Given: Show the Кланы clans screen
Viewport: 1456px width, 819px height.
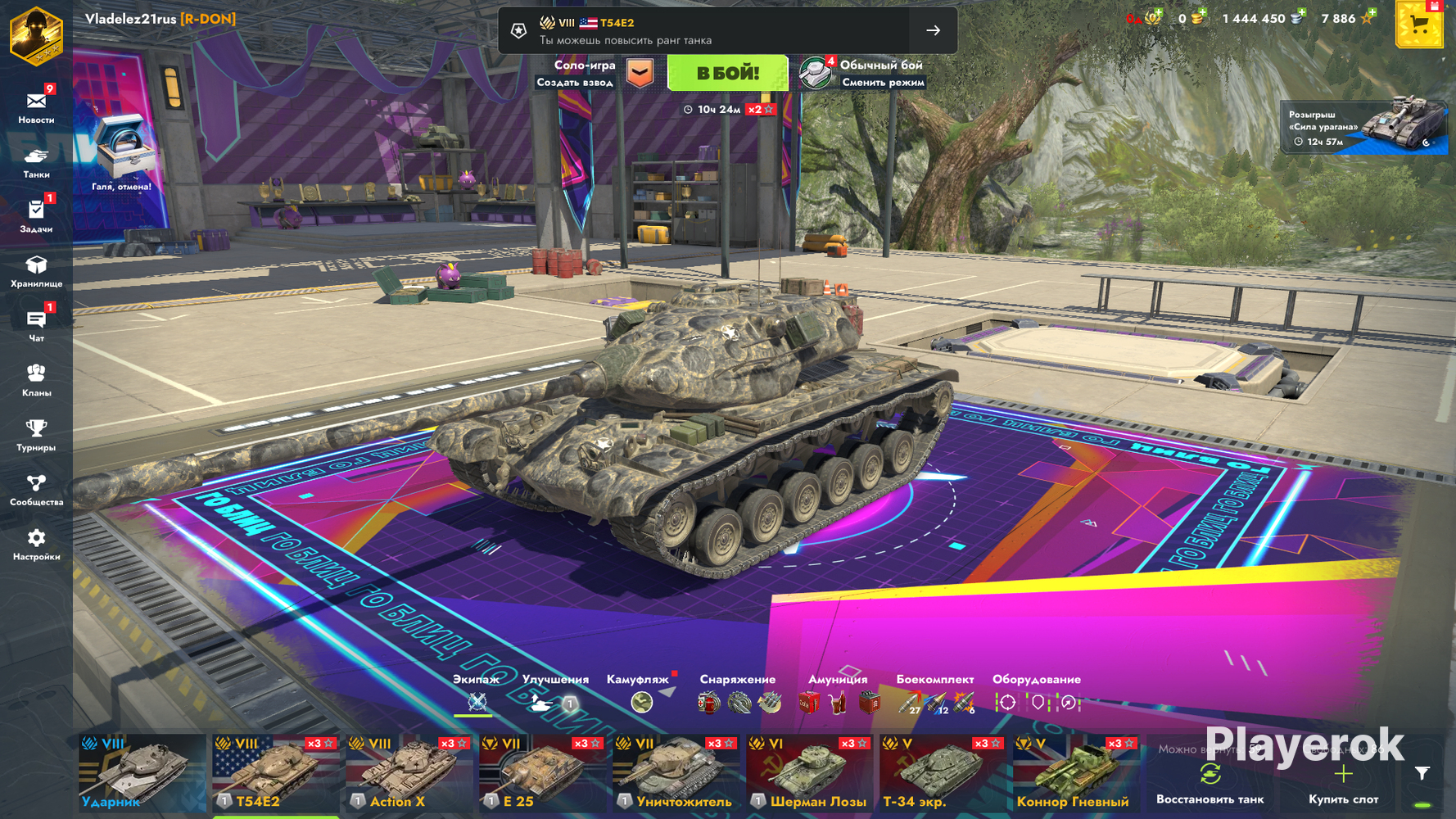Looking at the screenshot, I should pos(36,379).
